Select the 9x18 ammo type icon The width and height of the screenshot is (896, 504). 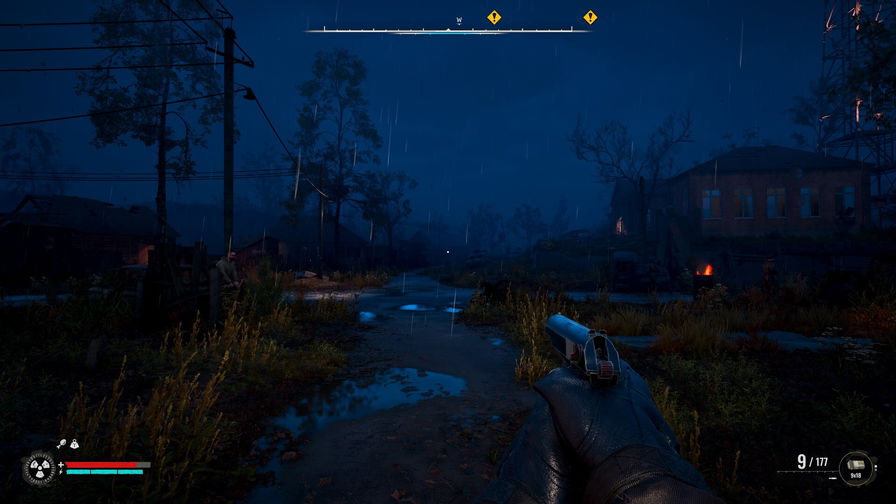[x=857, y=466]
